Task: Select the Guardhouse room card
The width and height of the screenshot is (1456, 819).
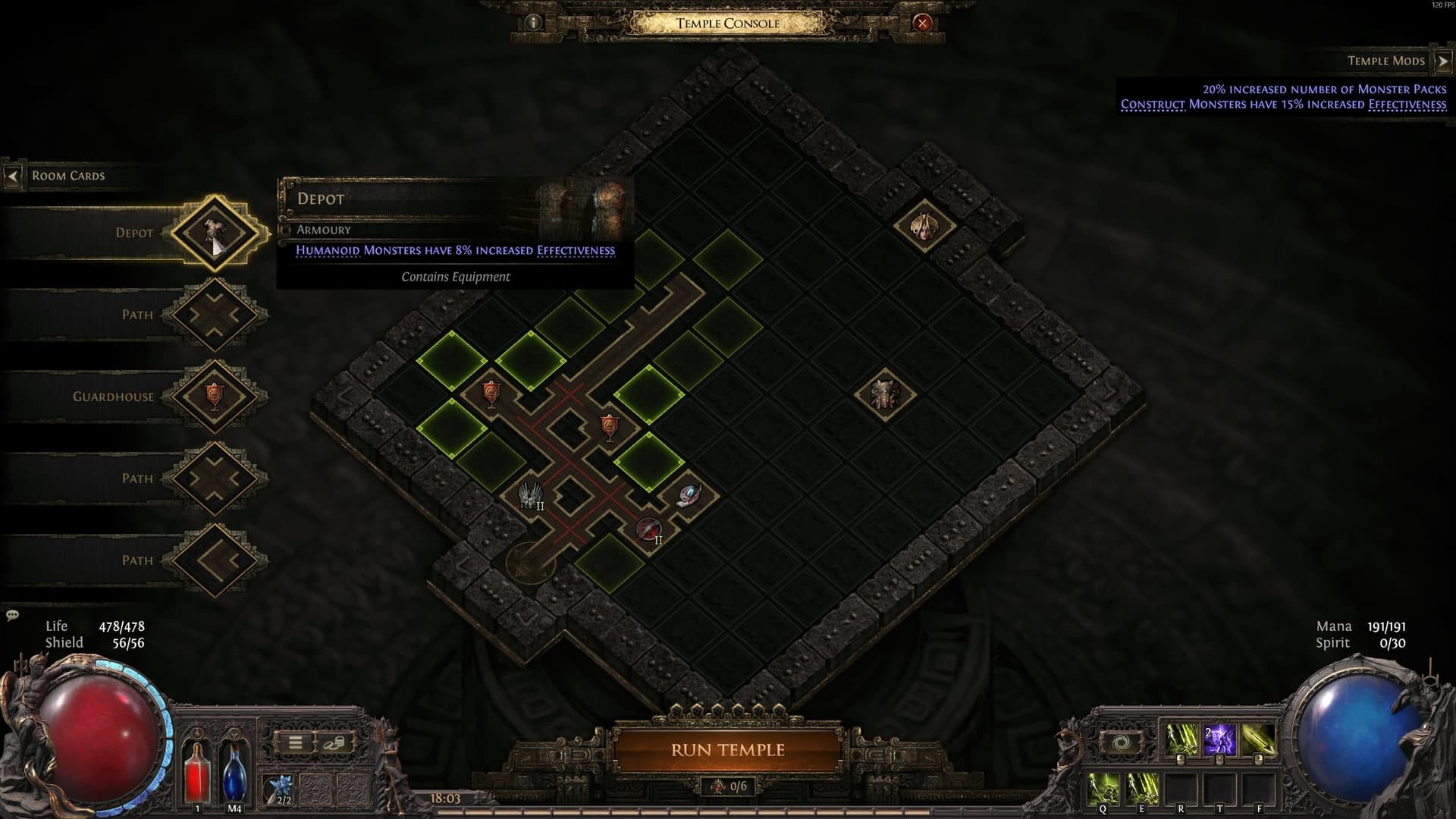Action: pos(215,396)
